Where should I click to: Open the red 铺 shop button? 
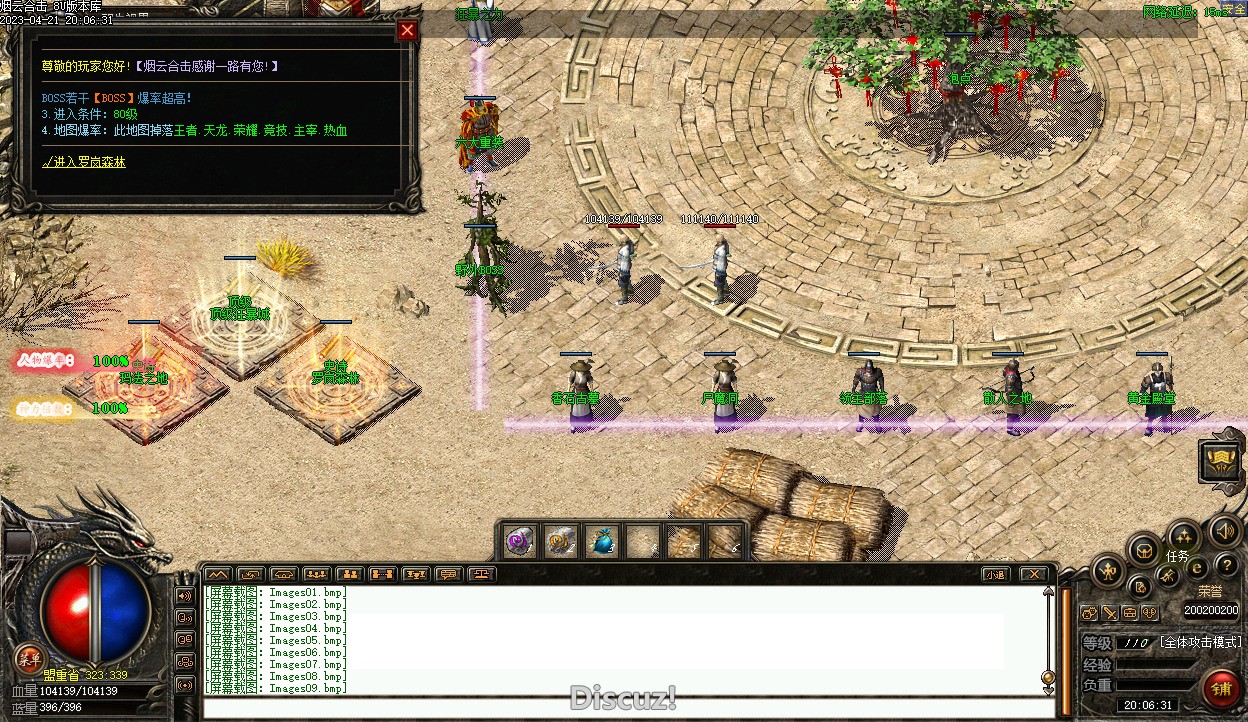pyautogui.click(x=1221, y=688)
